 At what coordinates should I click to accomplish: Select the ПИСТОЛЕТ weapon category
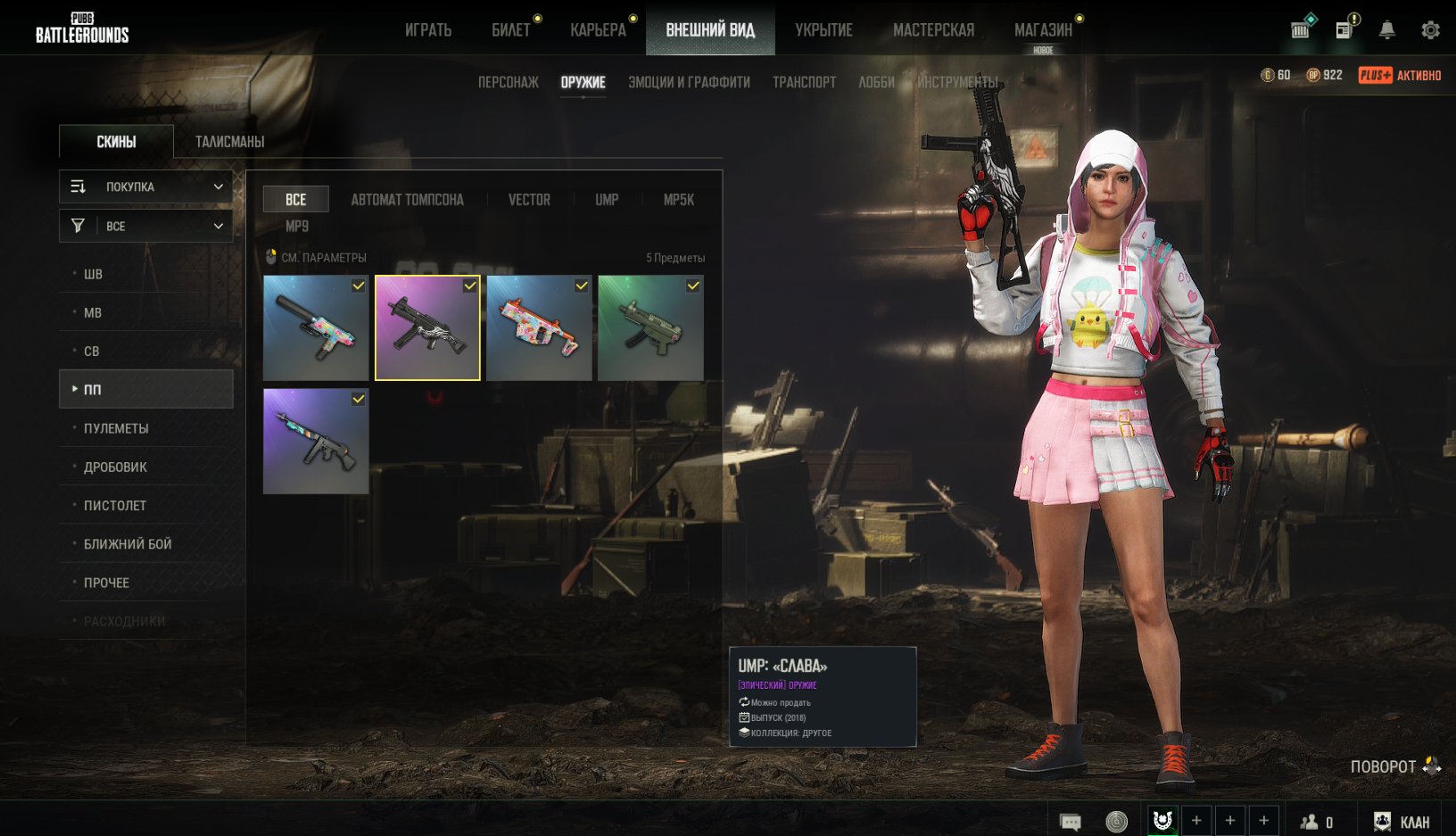115,505
